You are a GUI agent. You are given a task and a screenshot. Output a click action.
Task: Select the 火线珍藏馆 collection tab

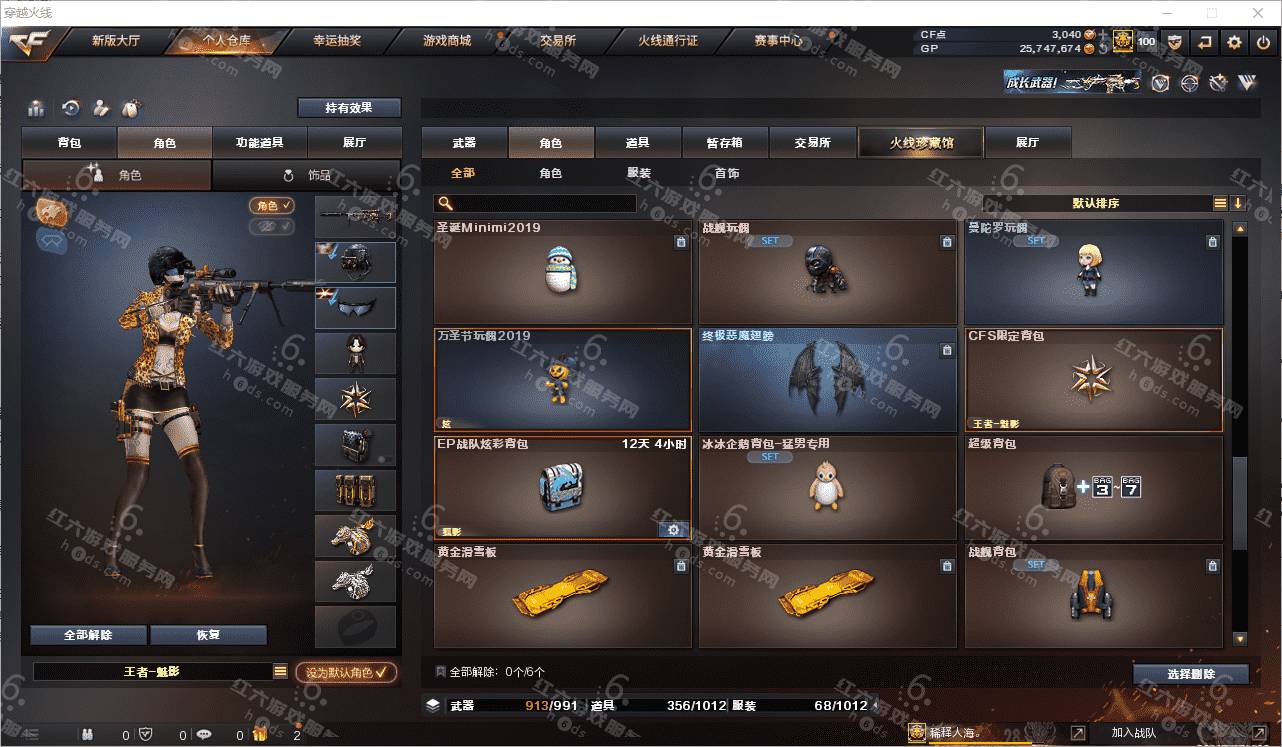[x=921, y=143]
